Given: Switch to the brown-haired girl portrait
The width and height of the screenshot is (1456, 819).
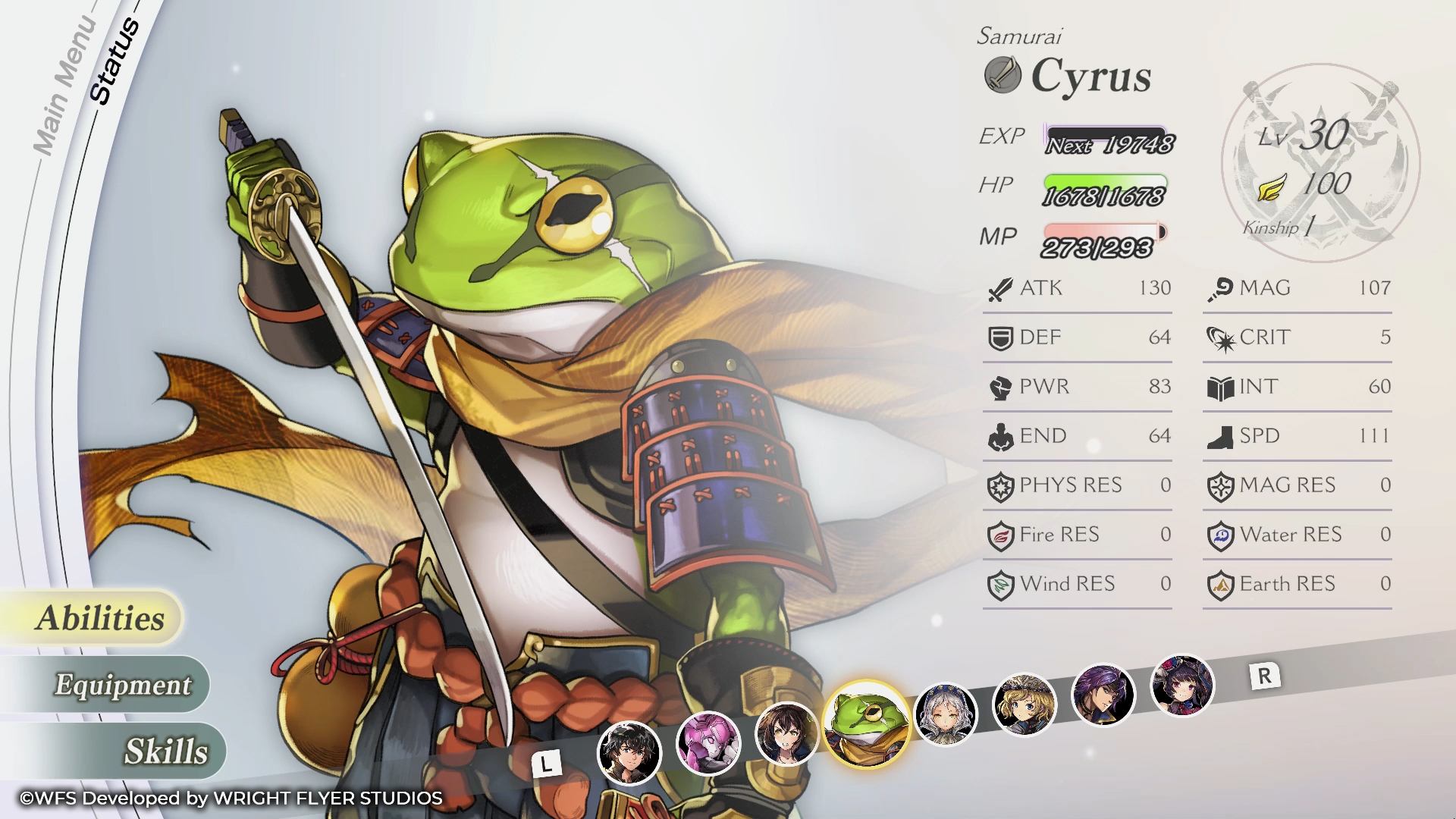Looking at the screenshot, I should (x=786, y=734).
